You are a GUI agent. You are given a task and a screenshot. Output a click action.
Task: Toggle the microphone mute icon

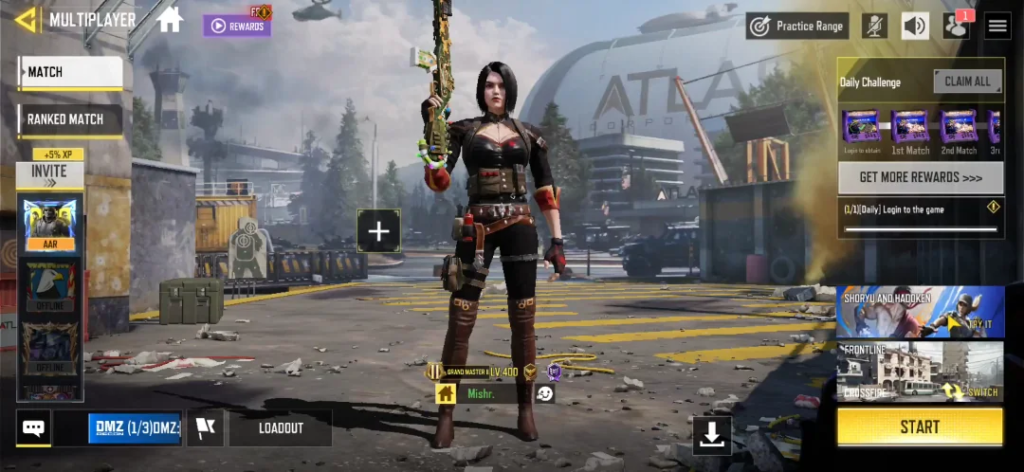coord(875,26)
